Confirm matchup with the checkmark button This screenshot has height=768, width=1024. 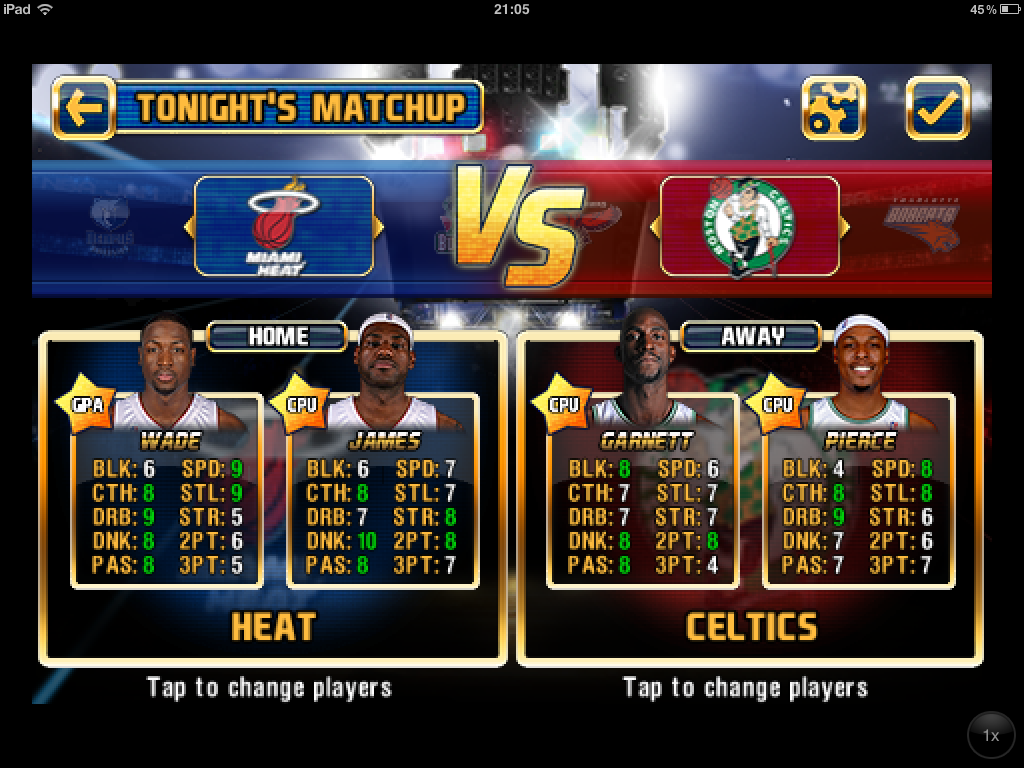(937, 108)
